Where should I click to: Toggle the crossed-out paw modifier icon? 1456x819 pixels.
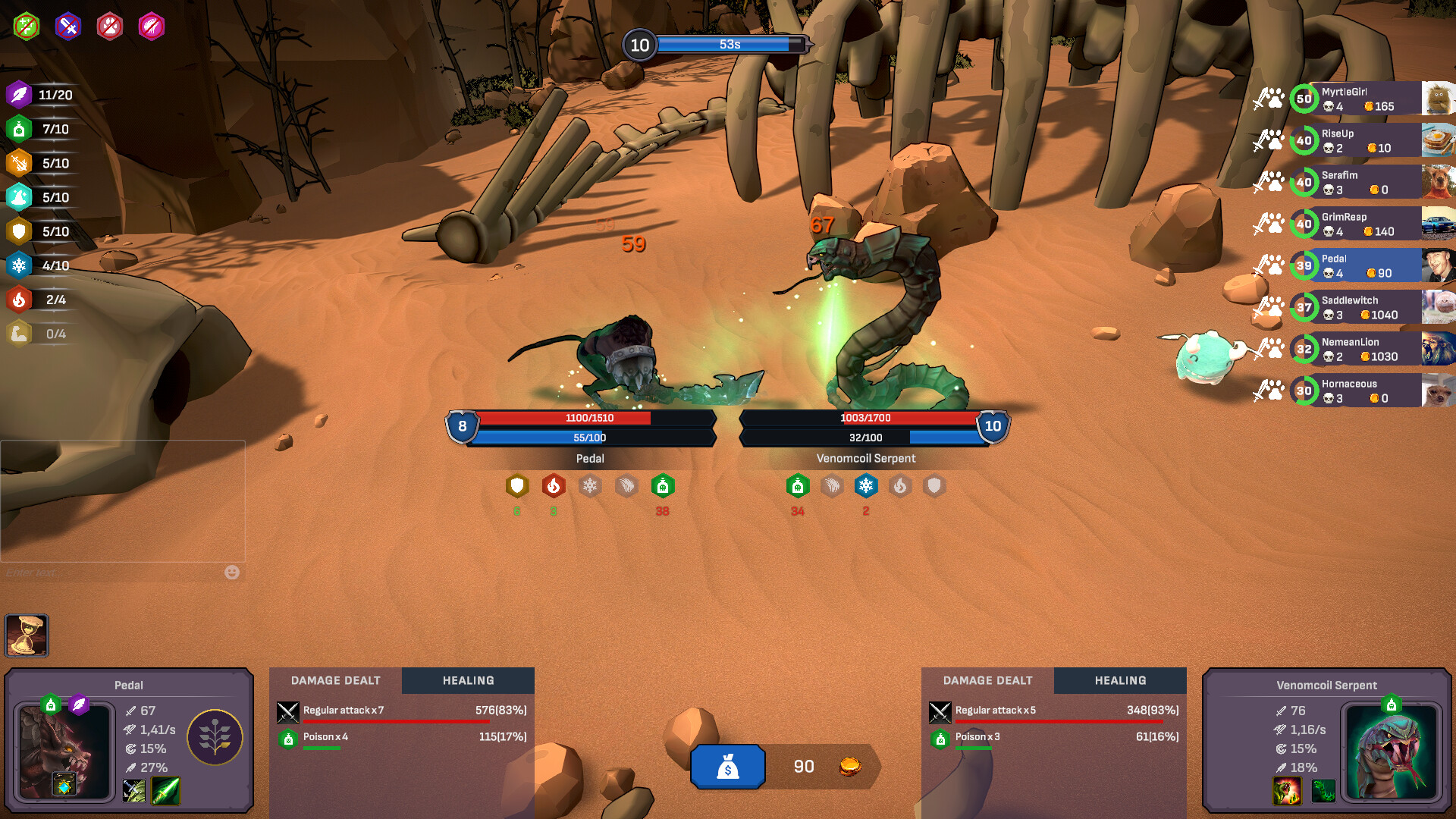pos(110,27)
